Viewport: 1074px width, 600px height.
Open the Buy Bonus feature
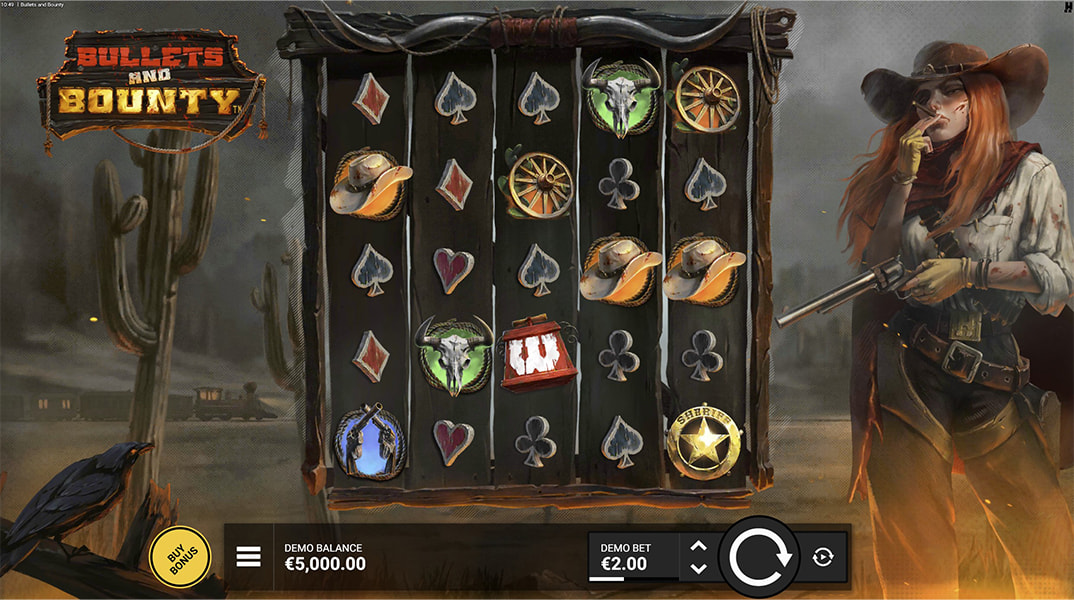click(x=180, y=556)
